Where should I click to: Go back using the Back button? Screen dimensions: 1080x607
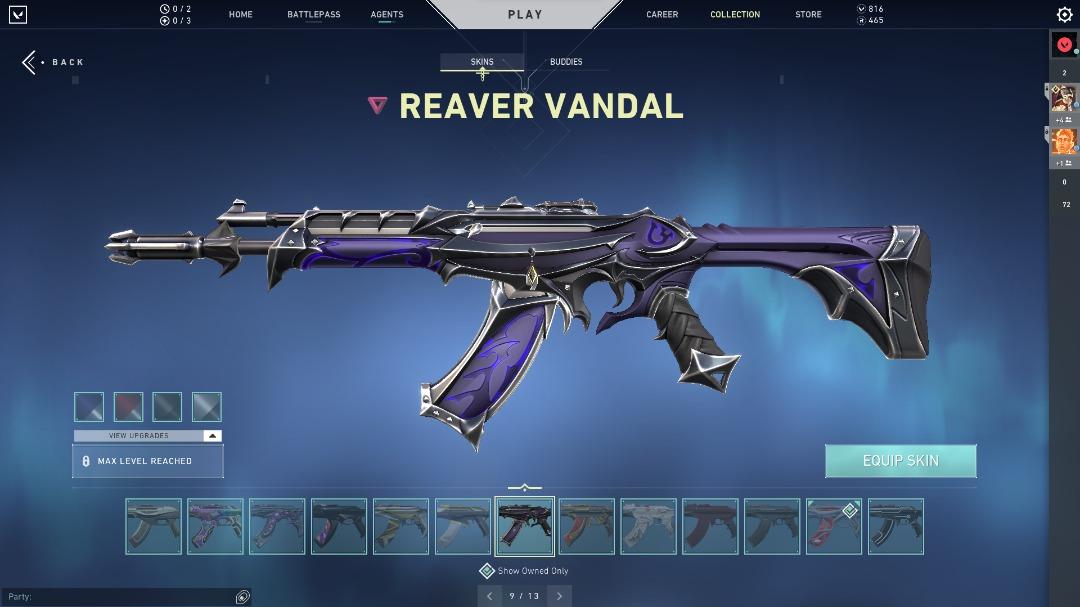54,62
